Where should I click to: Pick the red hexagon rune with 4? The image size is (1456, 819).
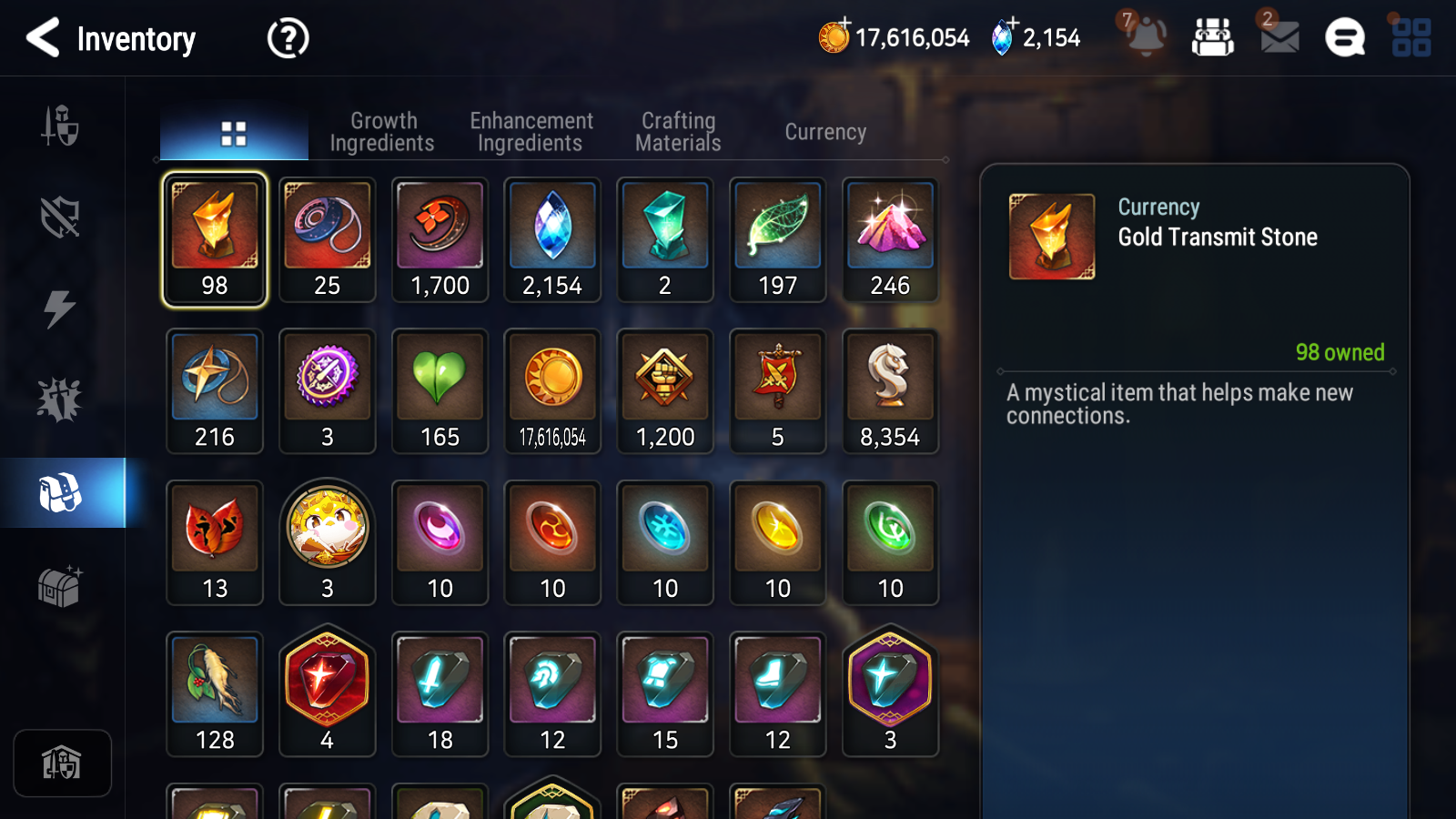(328, 693)
